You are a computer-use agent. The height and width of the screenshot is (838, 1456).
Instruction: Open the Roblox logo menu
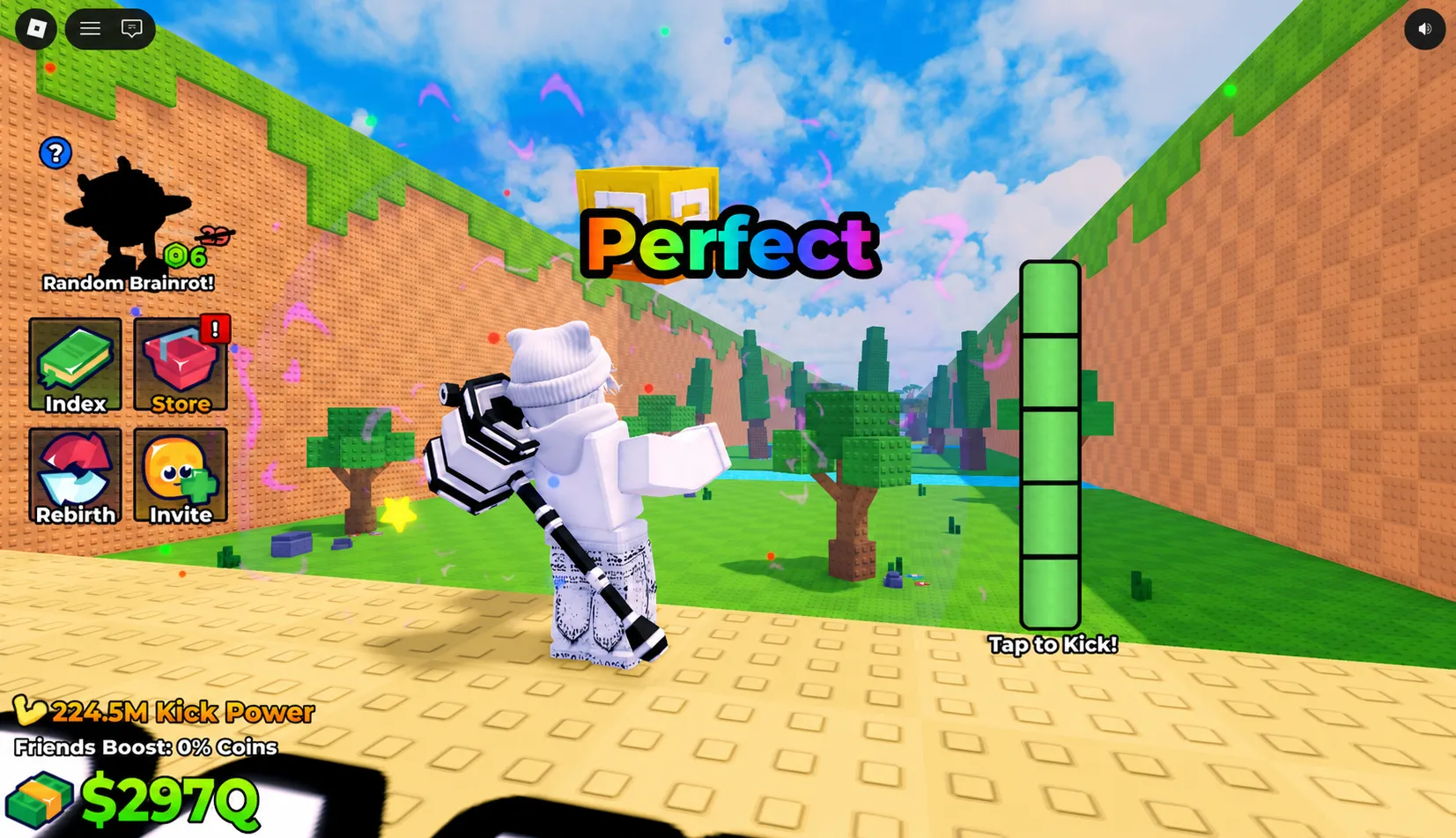[x=35, y=28]
